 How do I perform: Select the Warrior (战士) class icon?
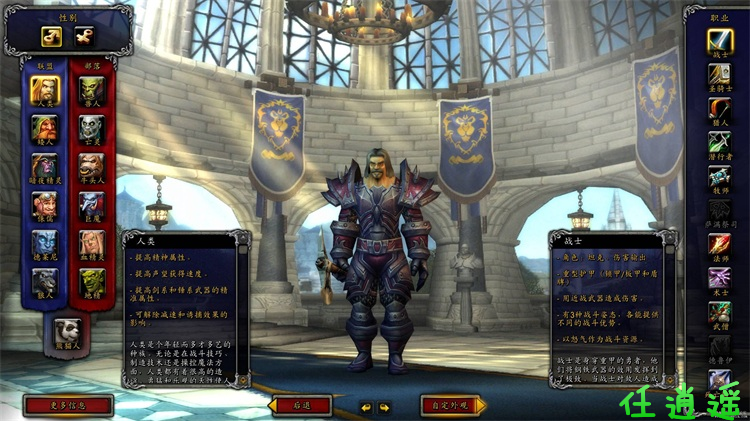[720, 41]
